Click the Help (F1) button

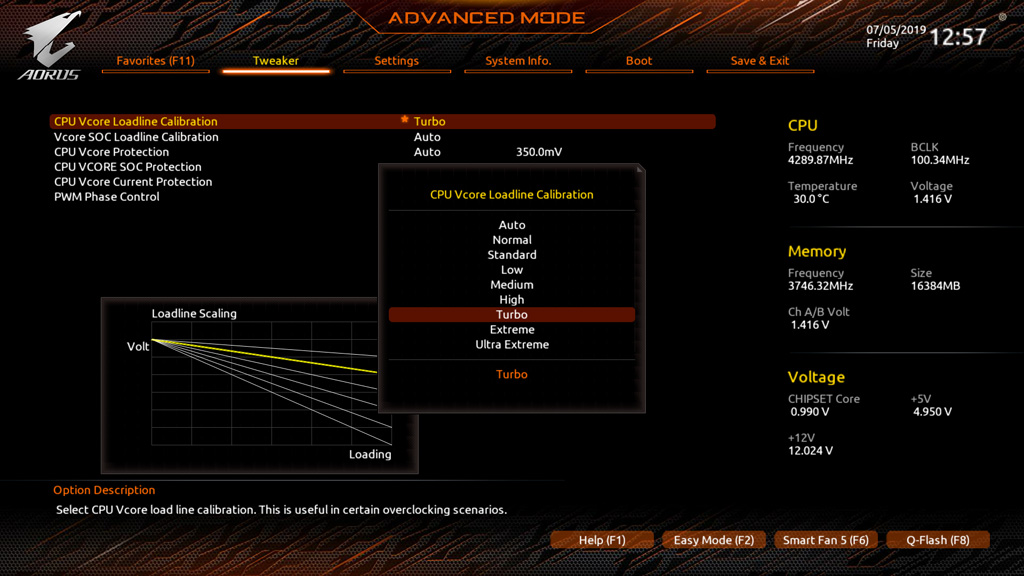[602, 540]
